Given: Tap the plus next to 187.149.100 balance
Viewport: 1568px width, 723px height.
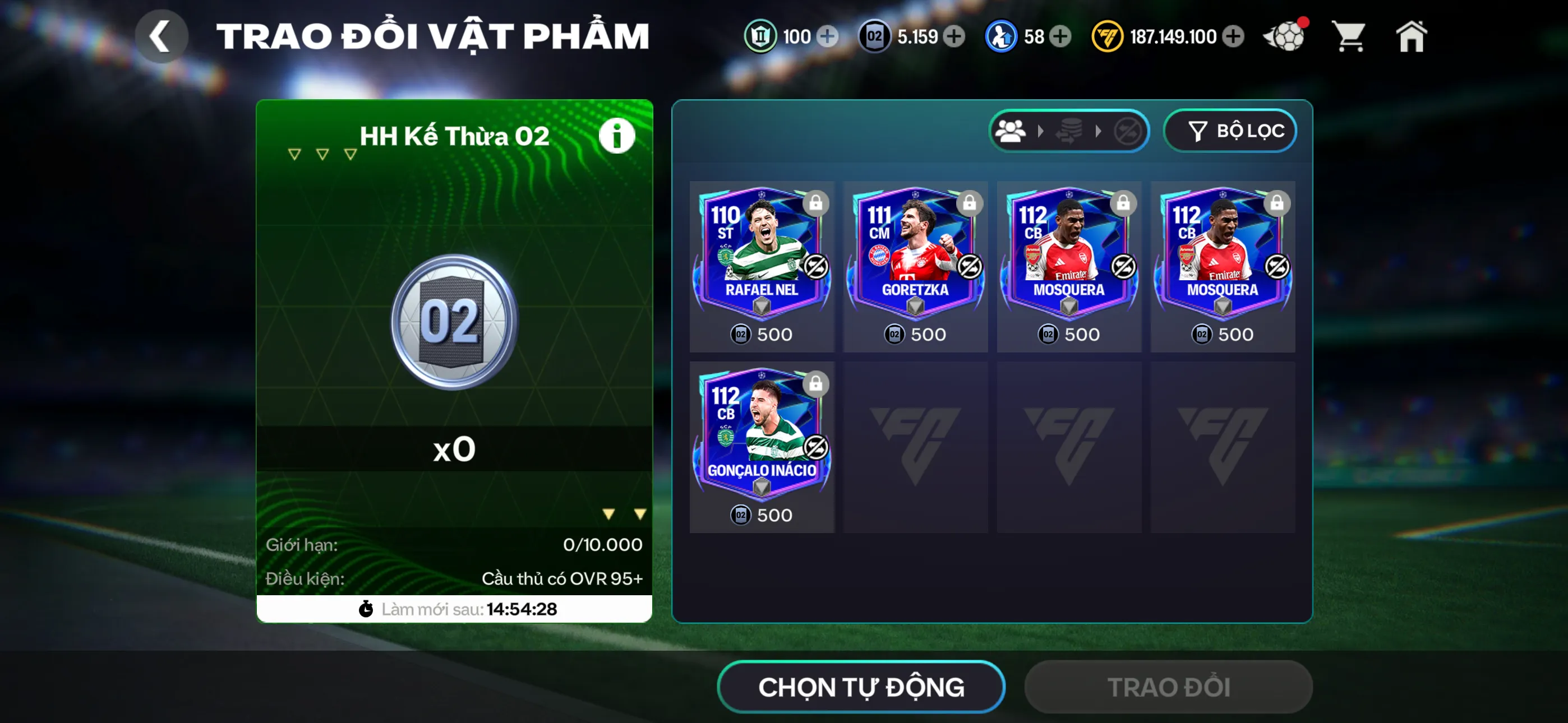Looking at the screenshot, I should tap(1233, 36).
